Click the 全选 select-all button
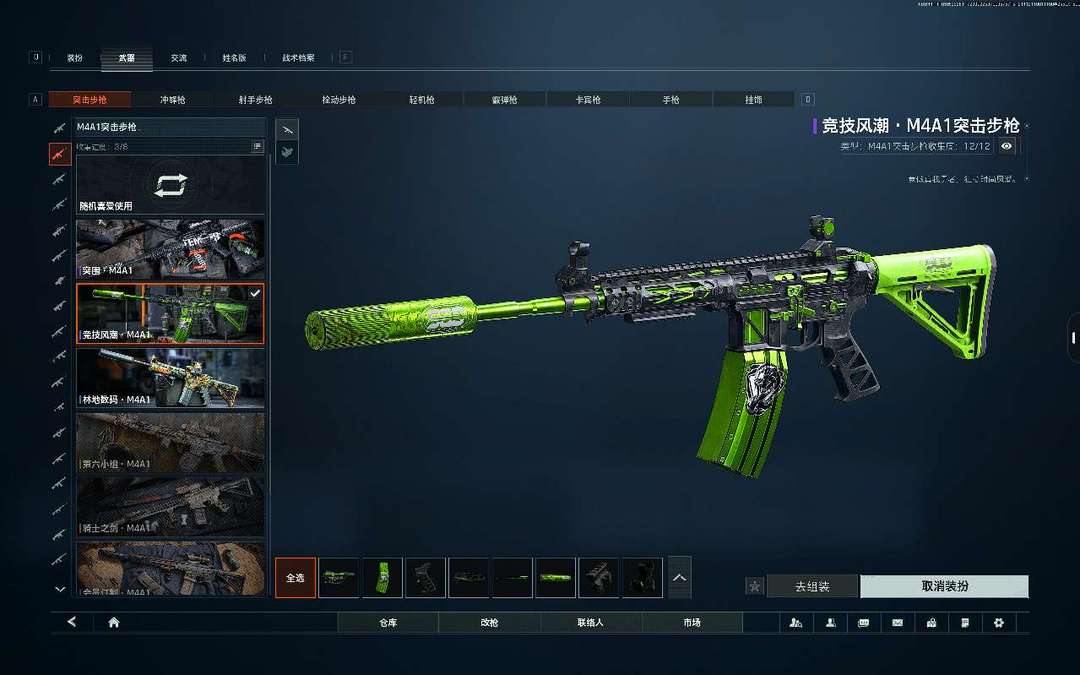 295,578
